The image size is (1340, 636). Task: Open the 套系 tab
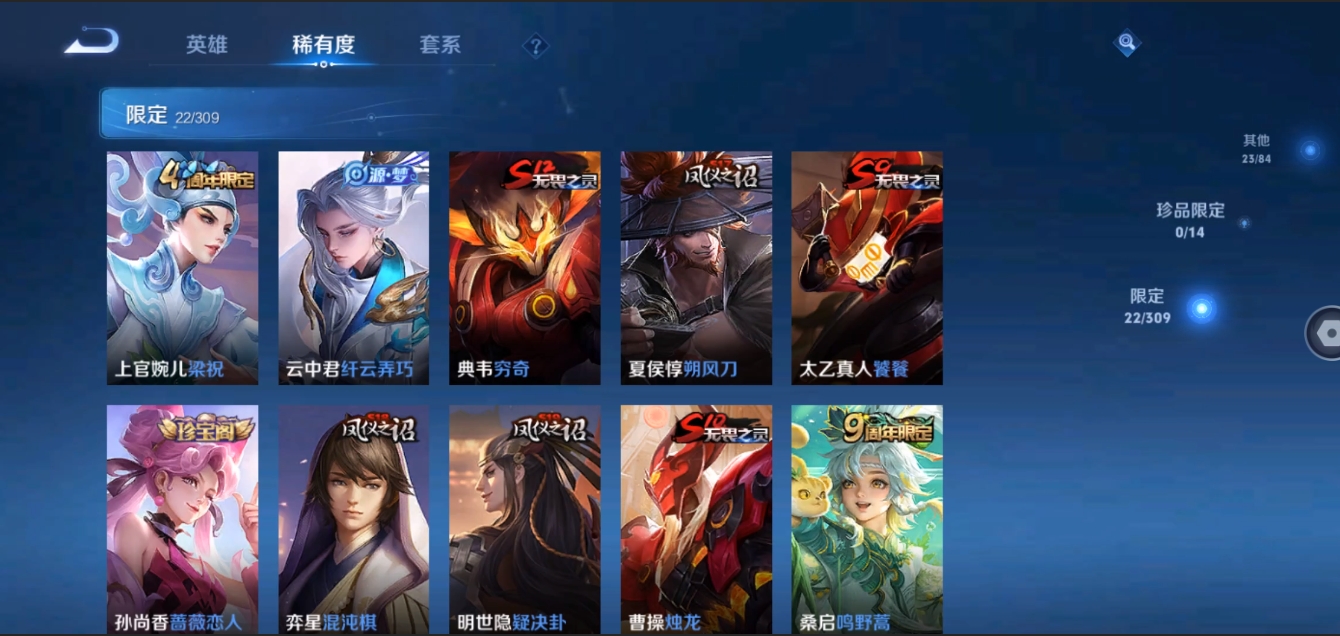tap(440, 45)
